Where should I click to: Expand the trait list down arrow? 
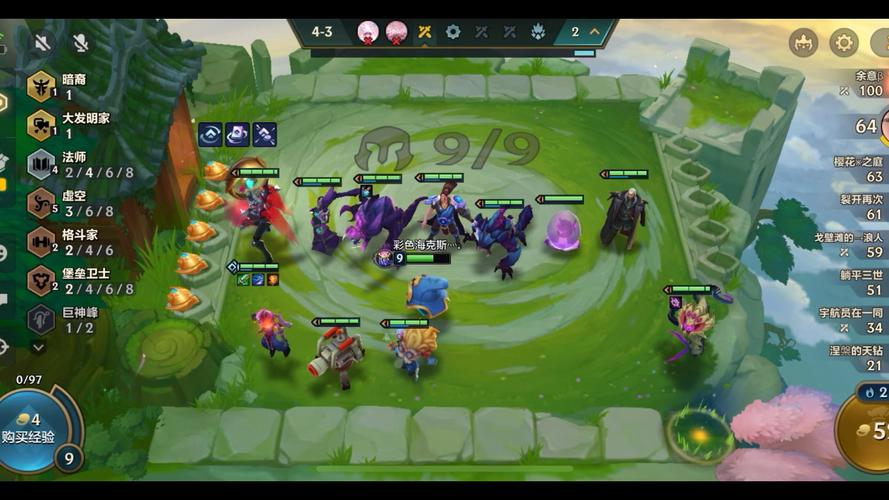[x=39, y=348]
